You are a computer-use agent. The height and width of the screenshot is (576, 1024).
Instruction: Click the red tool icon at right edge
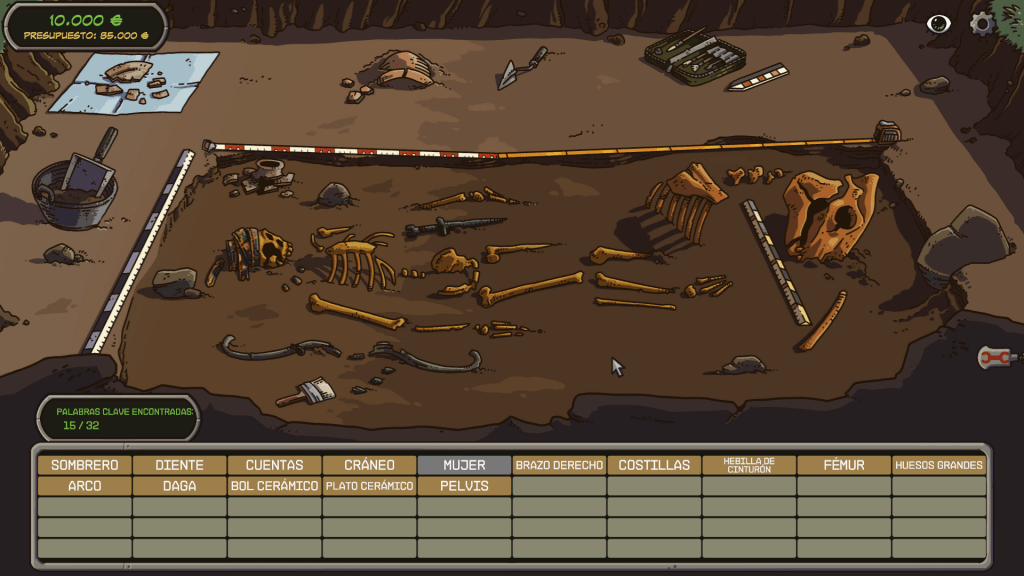tap(995, 356)
